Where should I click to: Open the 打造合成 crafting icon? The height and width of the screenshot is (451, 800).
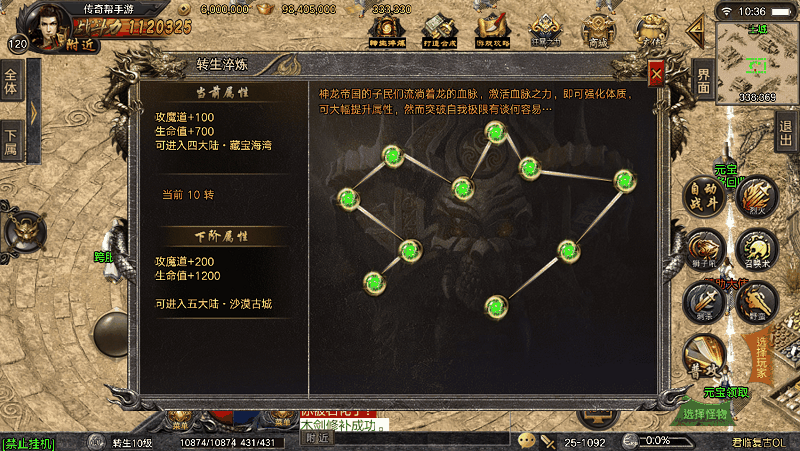pyautogui.click(x=438, y=30)
